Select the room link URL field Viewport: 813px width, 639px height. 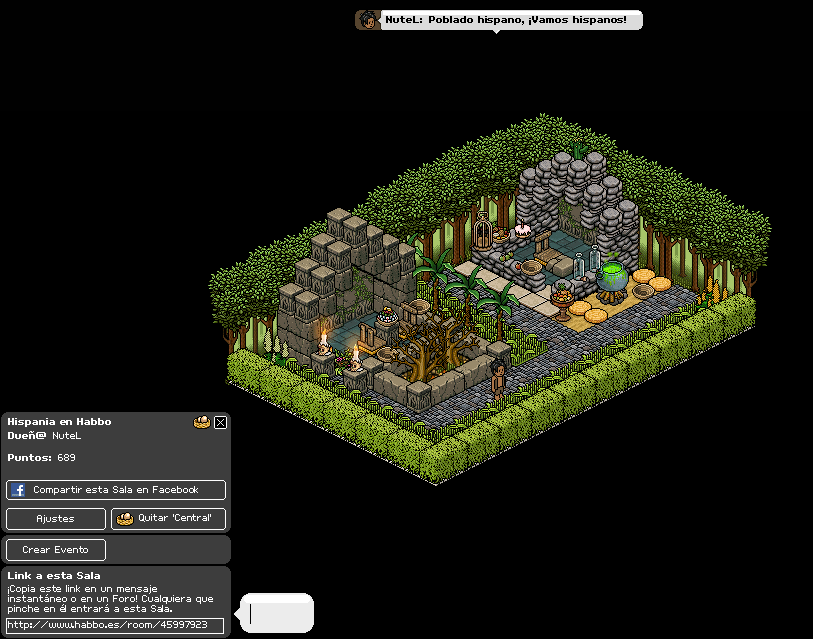pyautogui.click(x=115, y=625)
